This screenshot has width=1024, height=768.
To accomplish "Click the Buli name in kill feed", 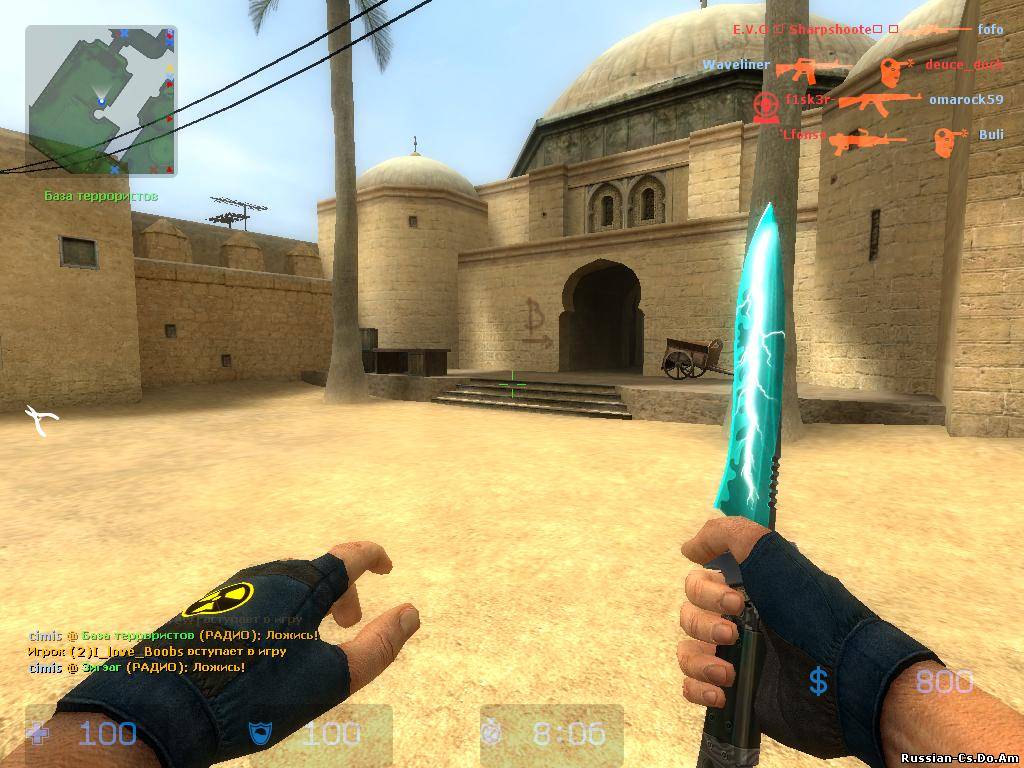I will point(991,135).
